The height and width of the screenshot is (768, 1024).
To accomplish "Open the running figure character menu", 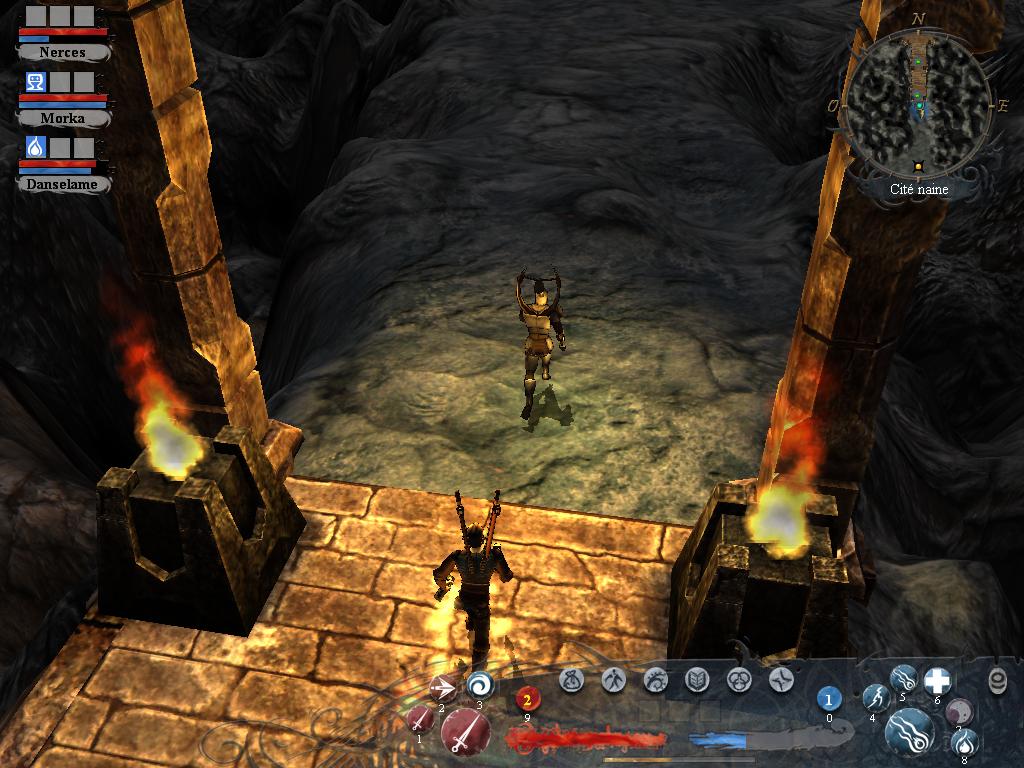I will [x=614, y=681].
